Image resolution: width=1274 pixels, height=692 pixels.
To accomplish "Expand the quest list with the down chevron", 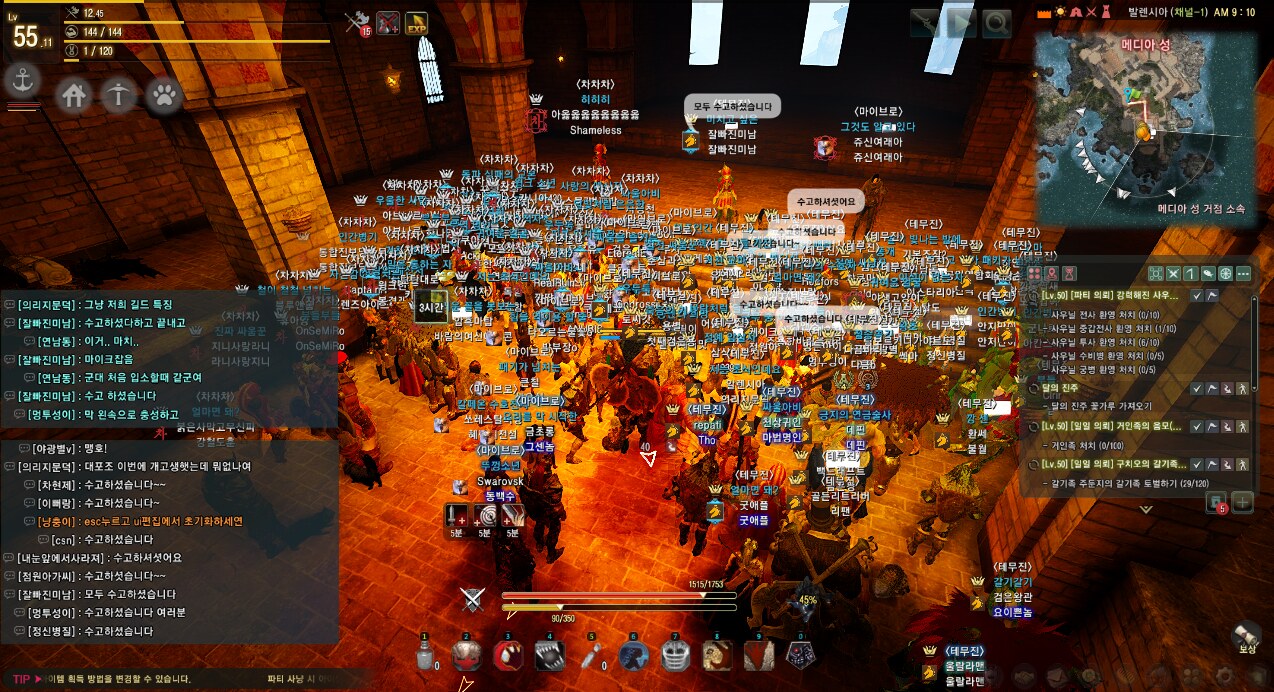I will (1146, 509).
